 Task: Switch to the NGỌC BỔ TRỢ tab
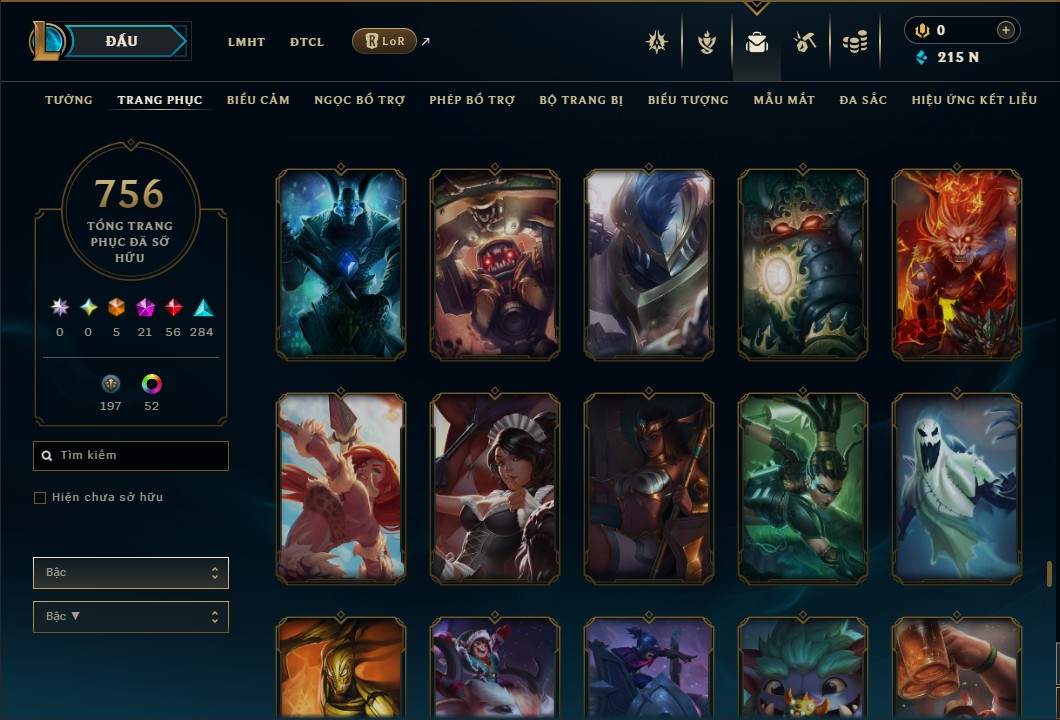(359, 100)
